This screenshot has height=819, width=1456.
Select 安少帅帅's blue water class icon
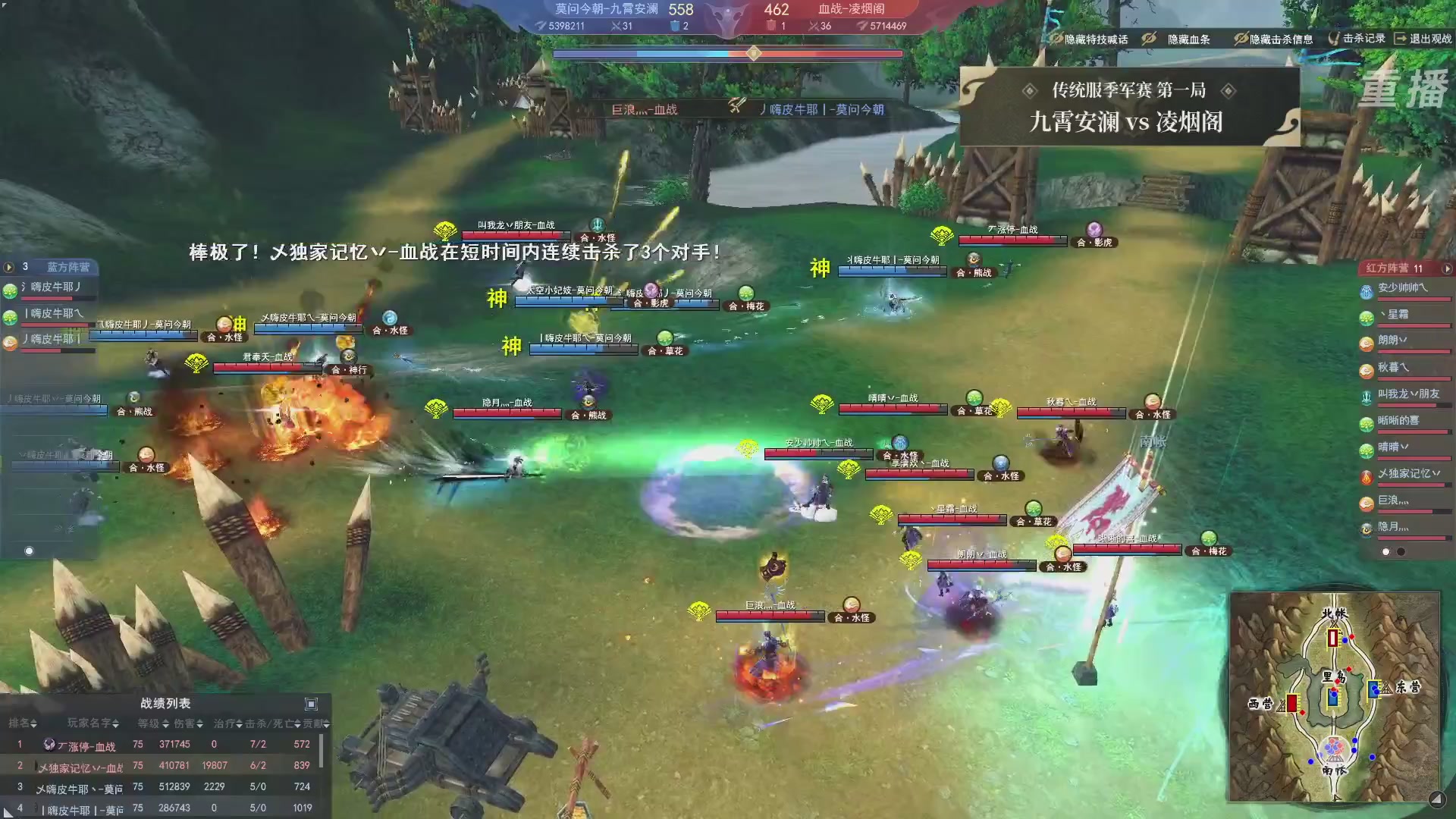[x=1365, y=292]
